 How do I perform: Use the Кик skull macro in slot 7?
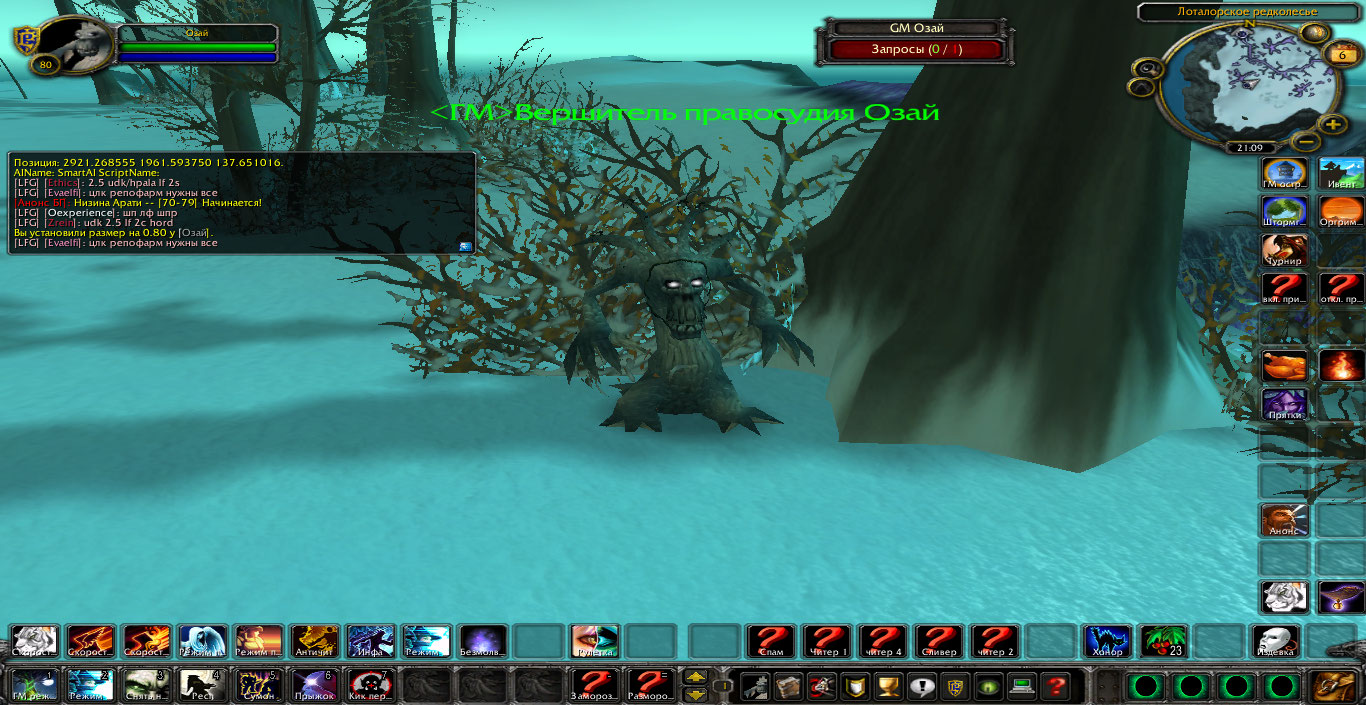click(371, 686)
